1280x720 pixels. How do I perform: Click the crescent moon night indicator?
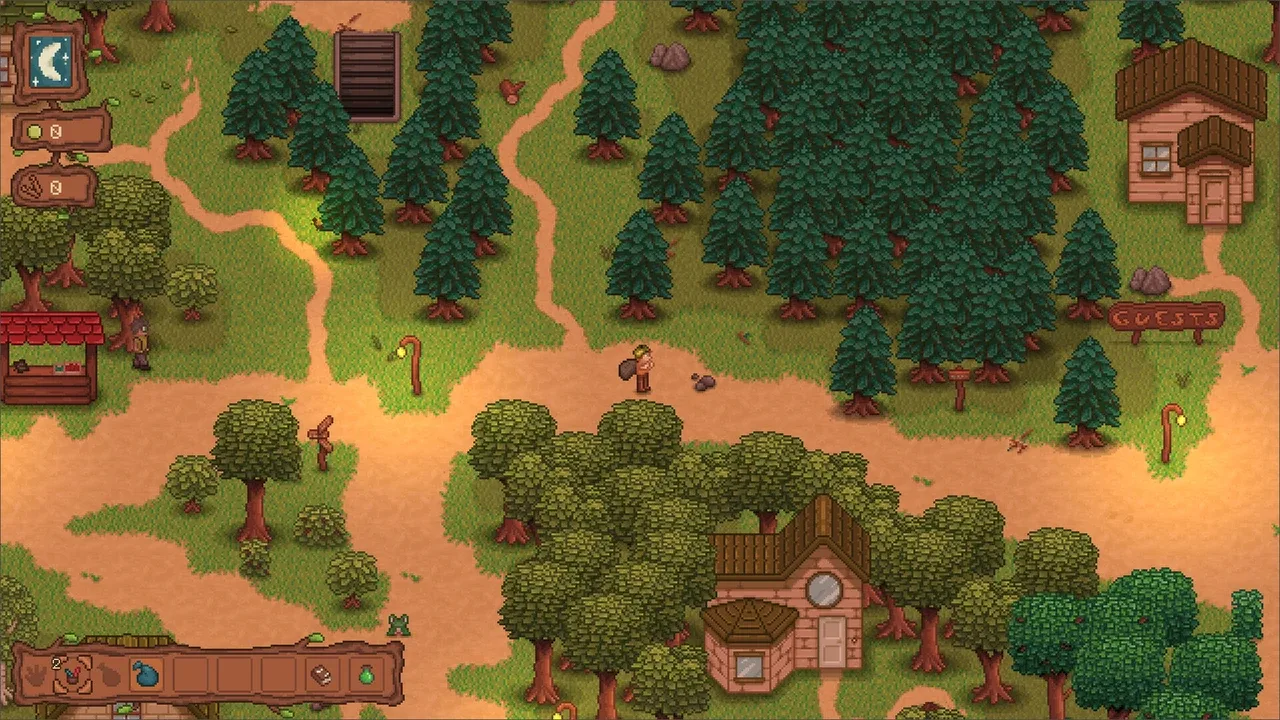[x=50, y=58]
